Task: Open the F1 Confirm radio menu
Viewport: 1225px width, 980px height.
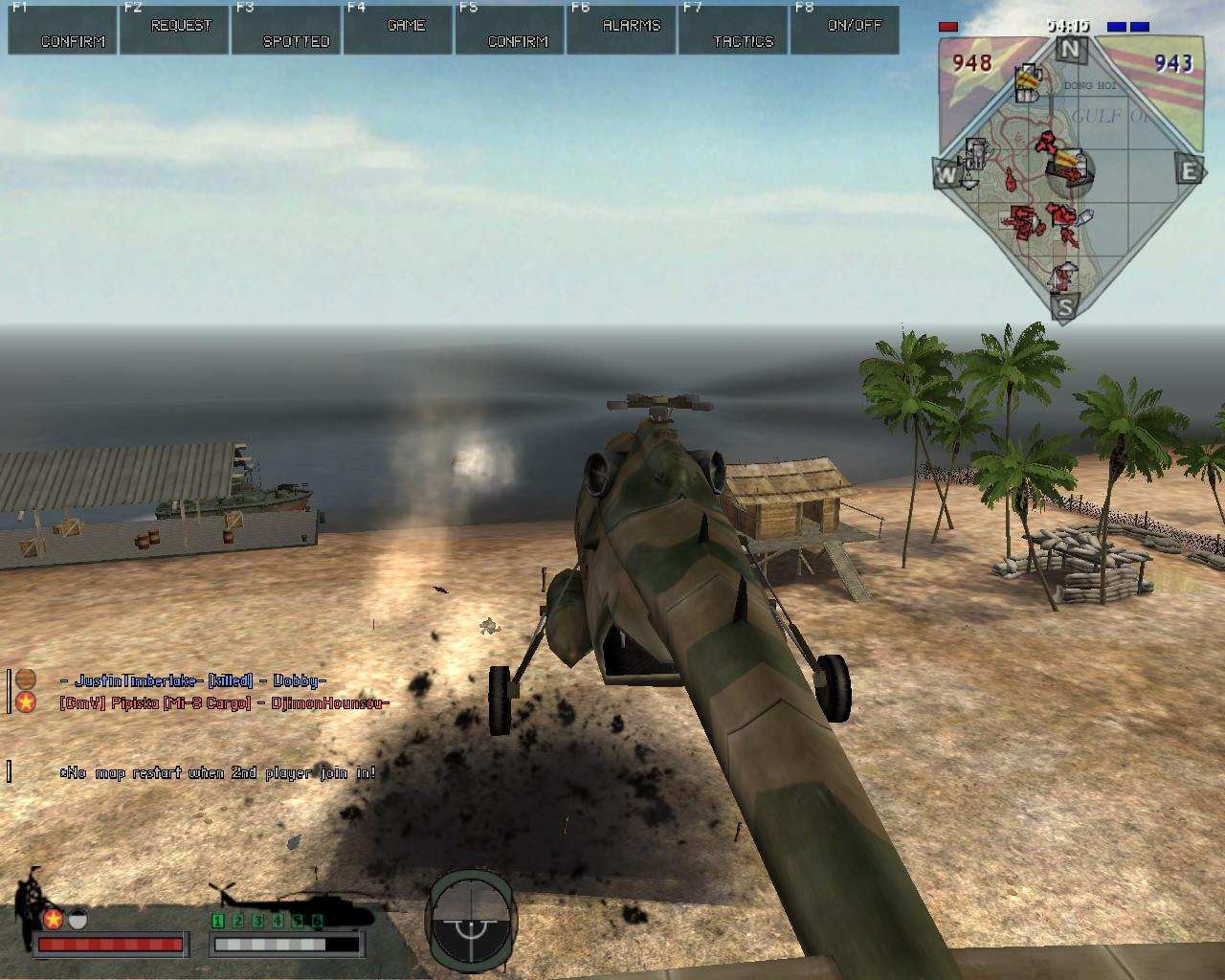Action: (x=63, y=29)
